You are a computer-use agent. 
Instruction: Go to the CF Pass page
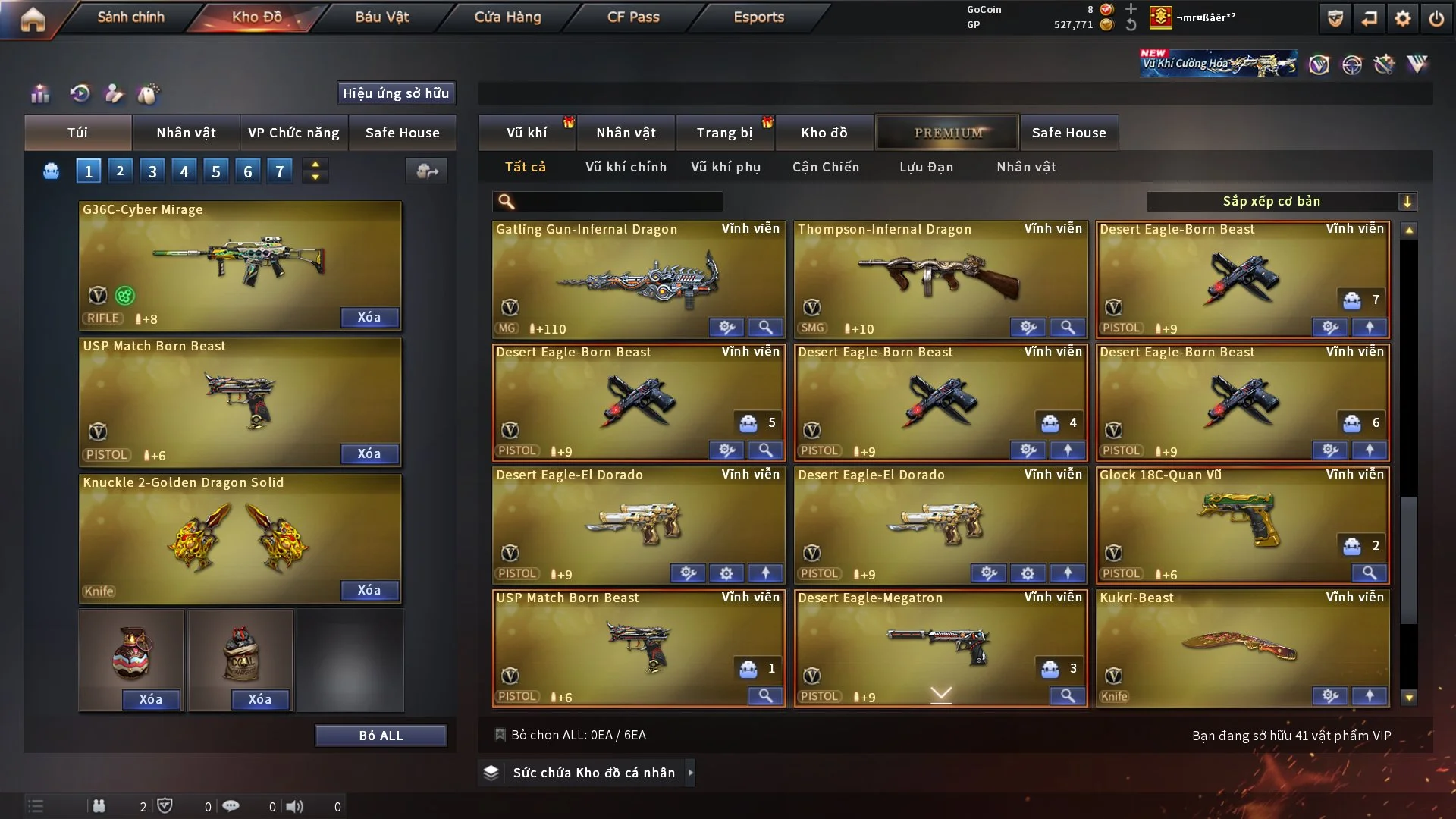(x=633, y=17)
